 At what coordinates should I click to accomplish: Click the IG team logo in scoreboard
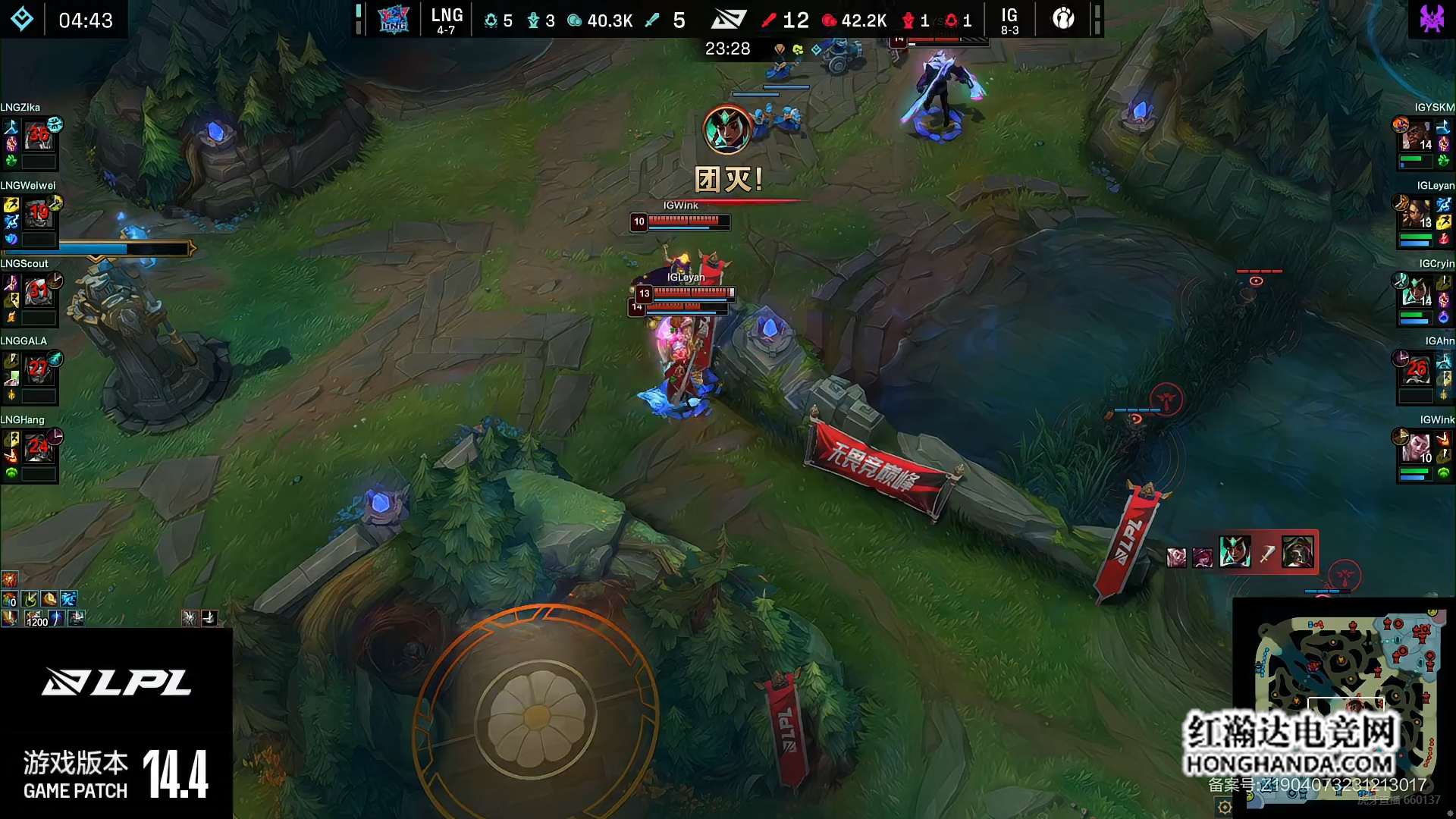coord(1063,18)
